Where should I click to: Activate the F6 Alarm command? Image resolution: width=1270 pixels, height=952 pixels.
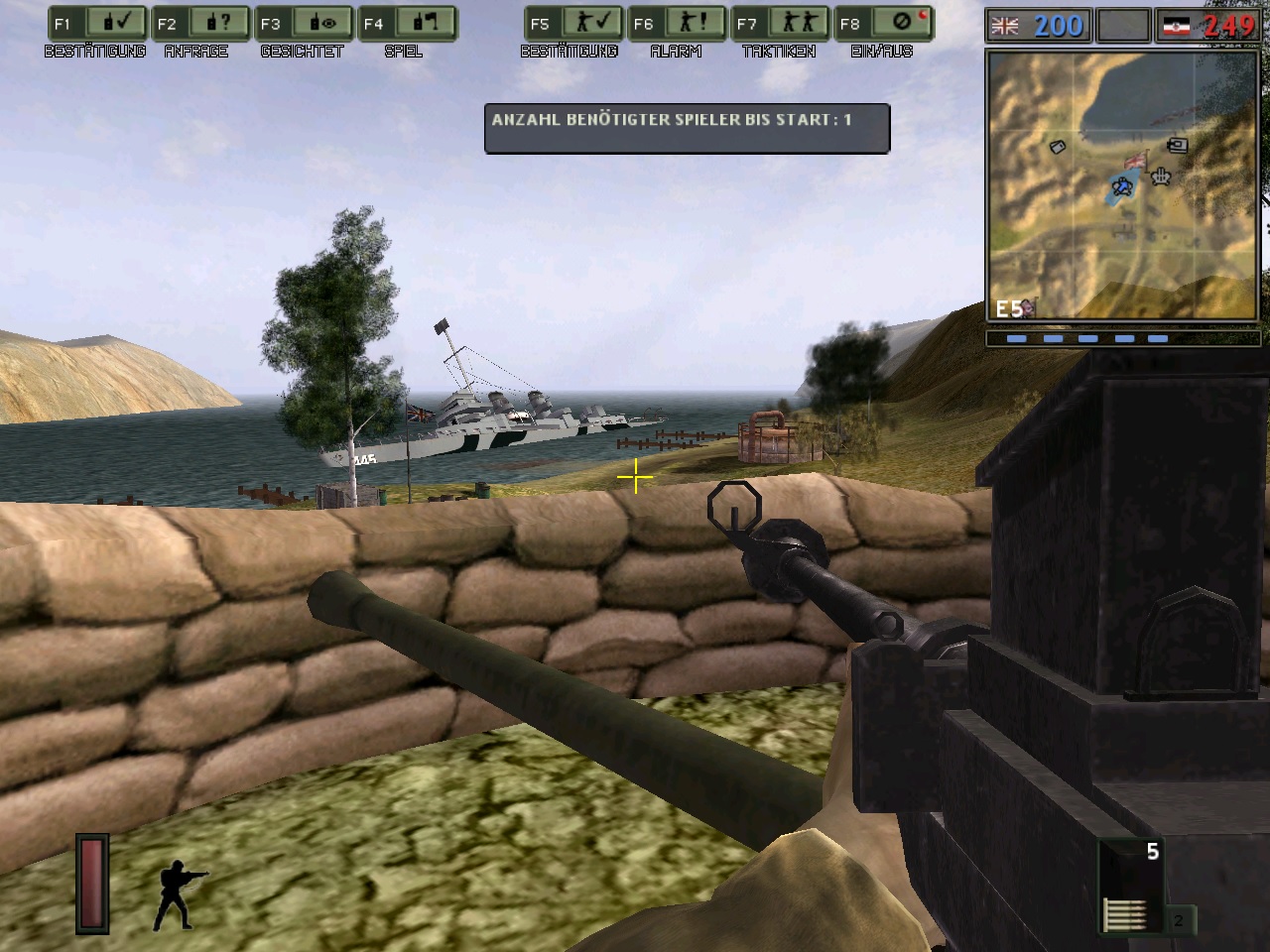(676, 24)
